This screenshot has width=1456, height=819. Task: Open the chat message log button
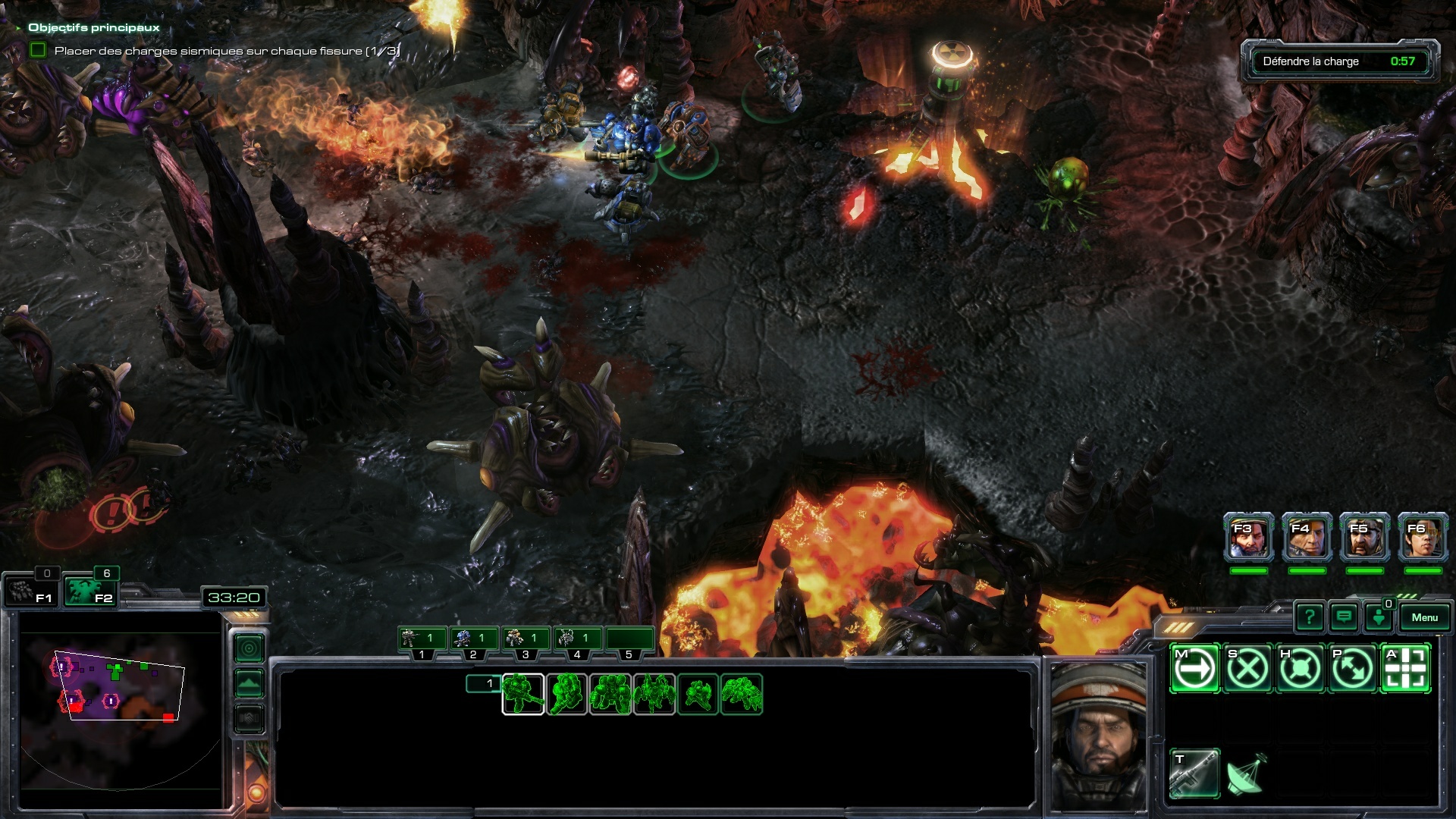1344,617
